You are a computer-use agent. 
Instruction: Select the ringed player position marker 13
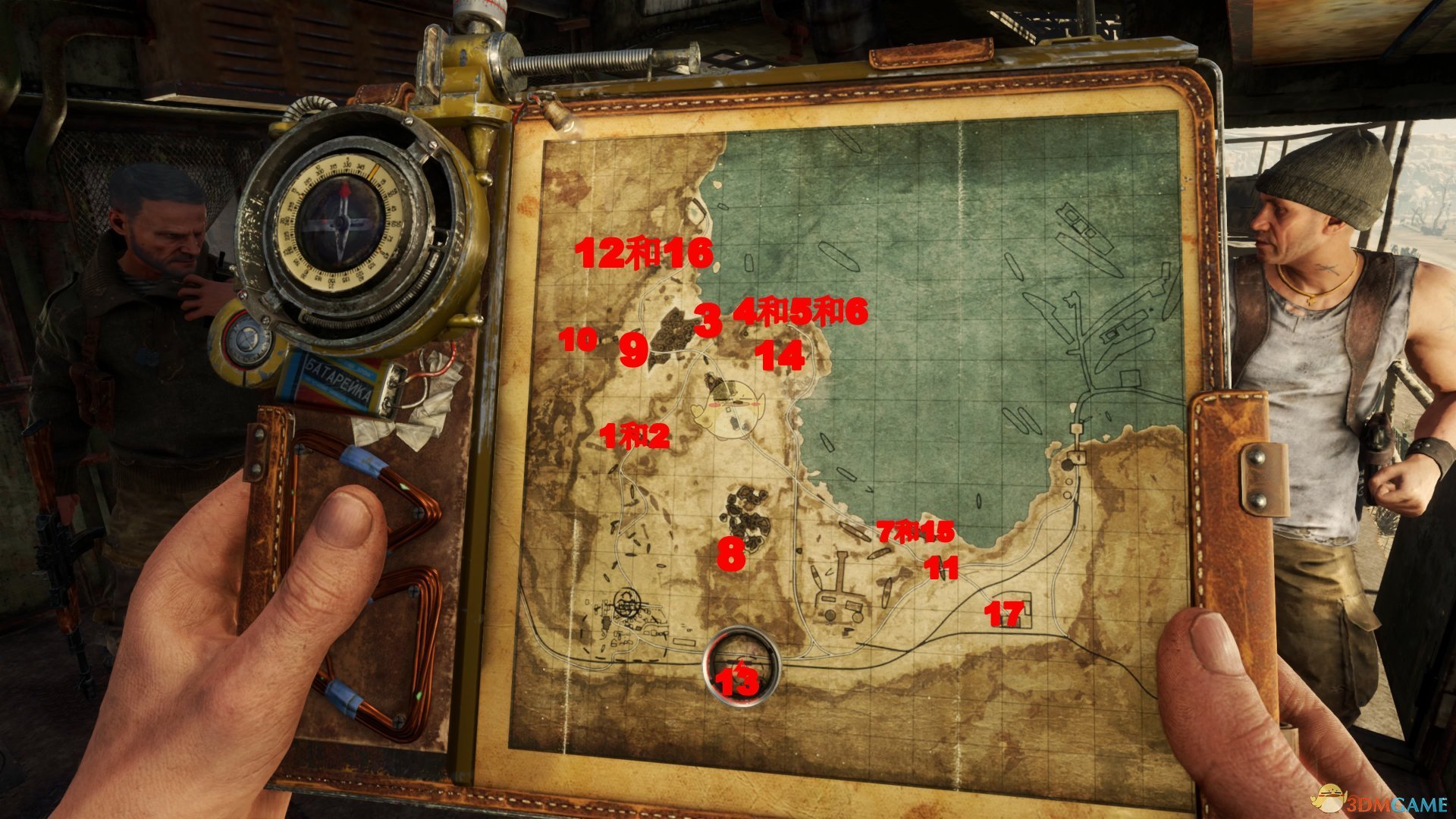tap(740, 667)
